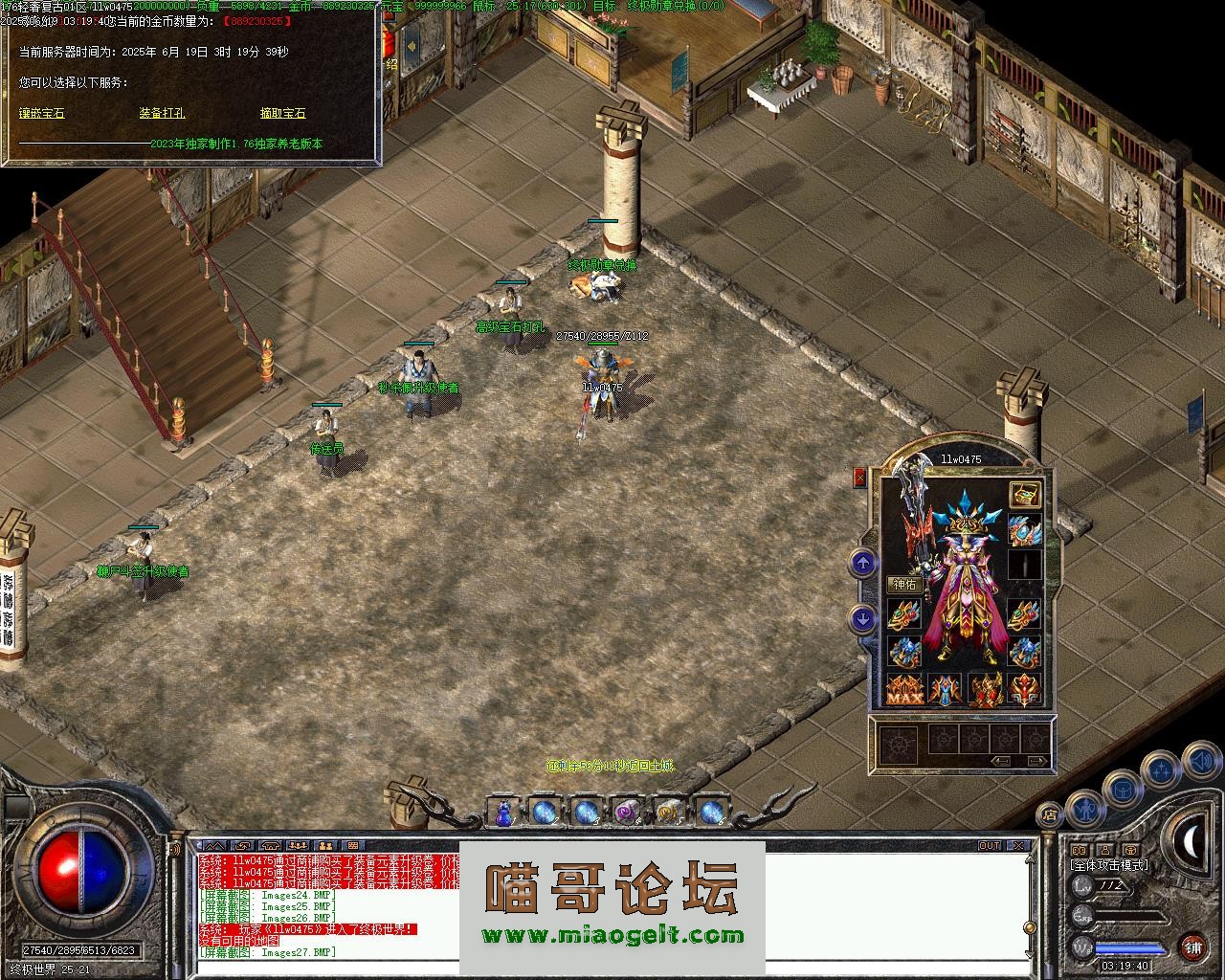Open the red 铺 stall button
1225x980 pixels.
coord(1192,947)
